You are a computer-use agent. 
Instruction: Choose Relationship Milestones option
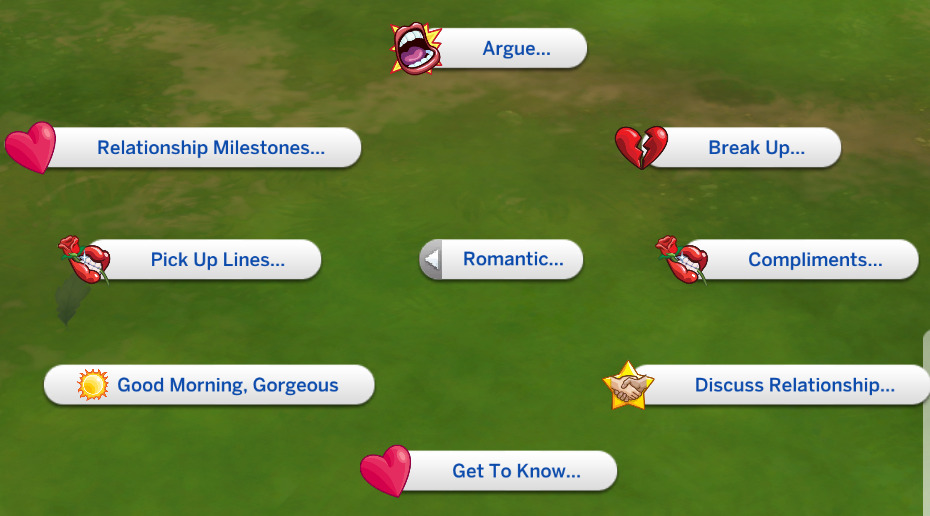click(210, 148)
